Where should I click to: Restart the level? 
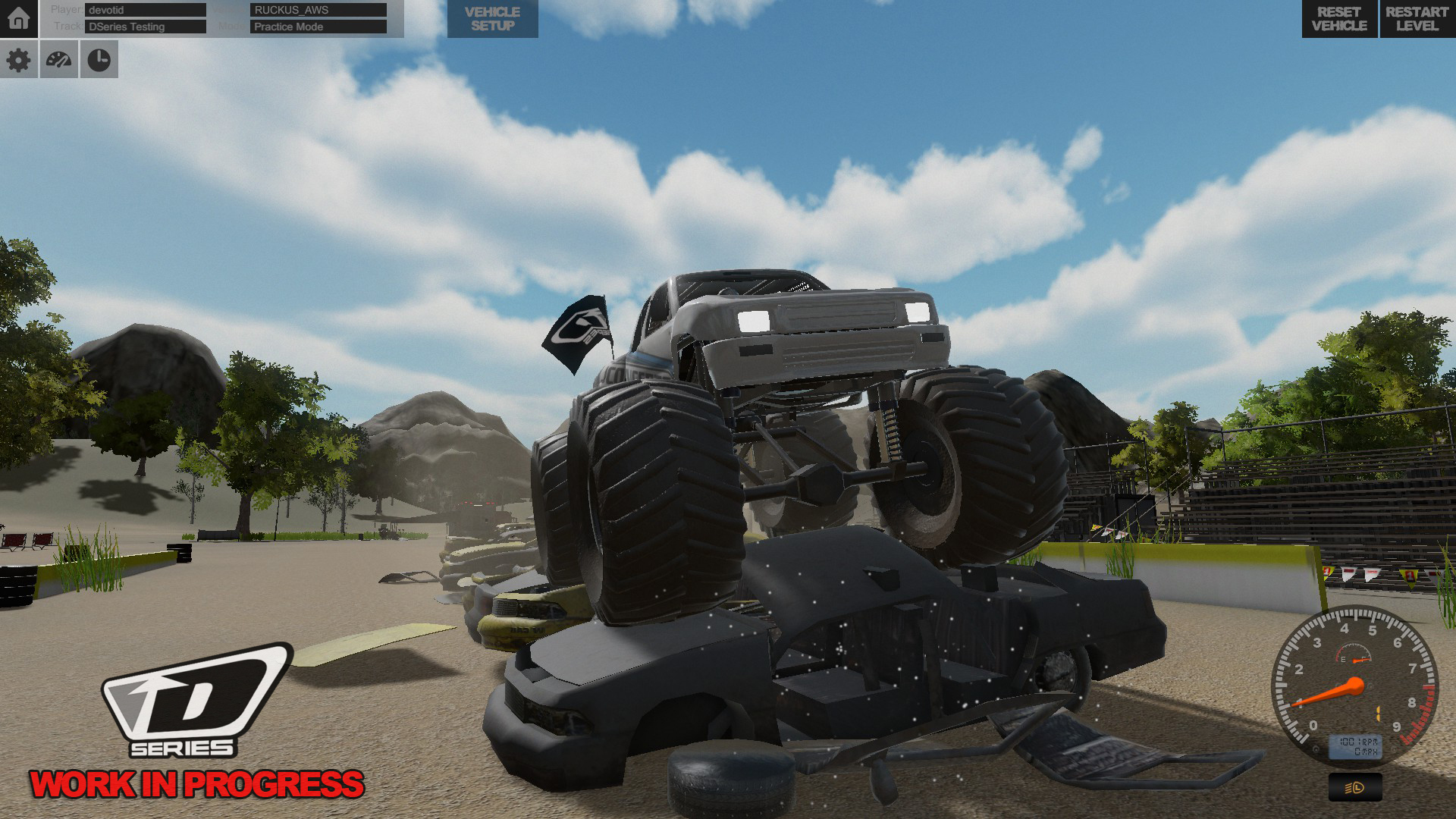pyautogui.click(x=1417, y=19)
